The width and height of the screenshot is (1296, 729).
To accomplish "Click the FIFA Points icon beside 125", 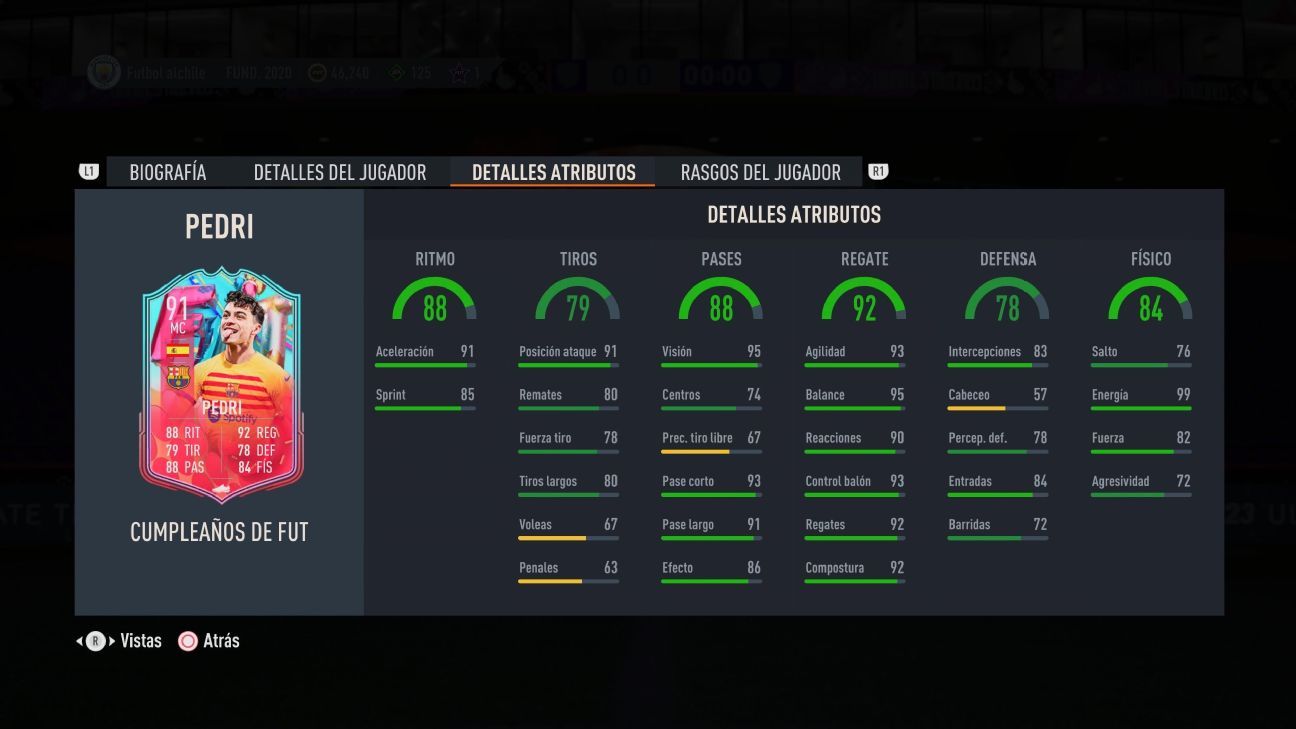I will point(394,73).
